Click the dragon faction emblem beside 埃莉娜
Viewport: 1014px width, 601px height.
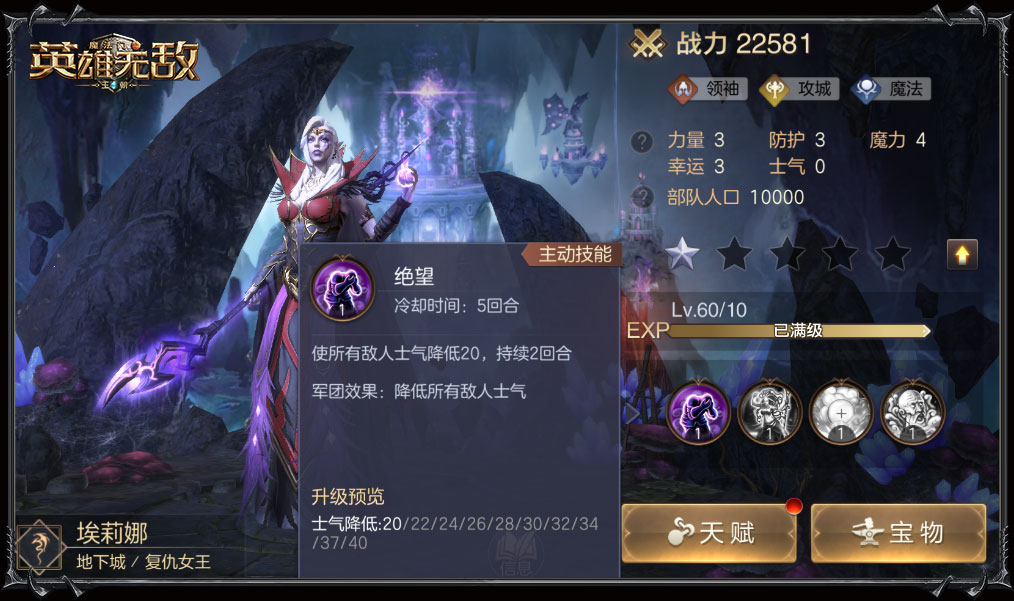(x=40, y=547)
